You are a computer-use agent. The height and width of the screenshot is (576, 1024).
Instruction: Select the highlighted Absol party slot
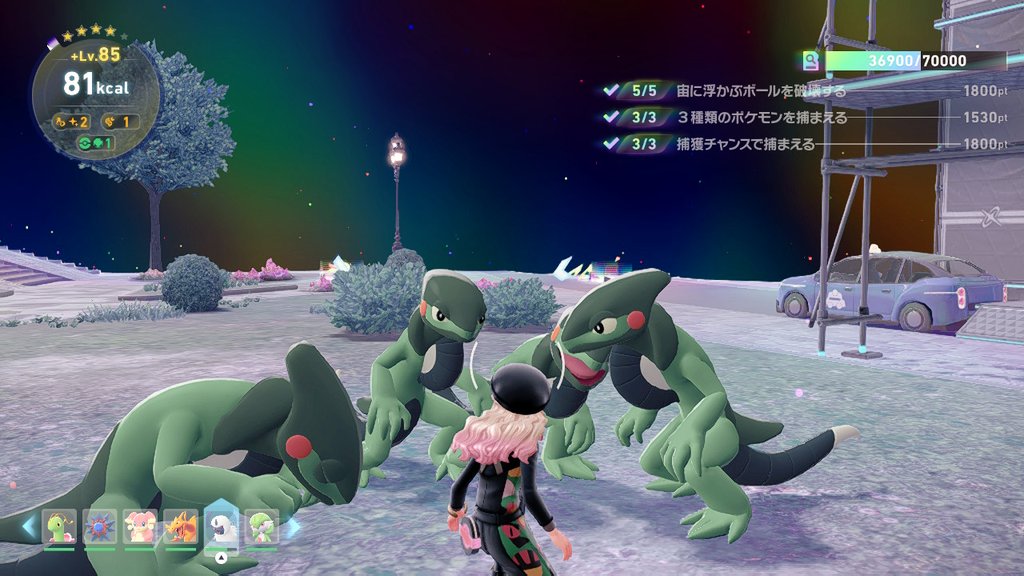click(x=221, y=526)
